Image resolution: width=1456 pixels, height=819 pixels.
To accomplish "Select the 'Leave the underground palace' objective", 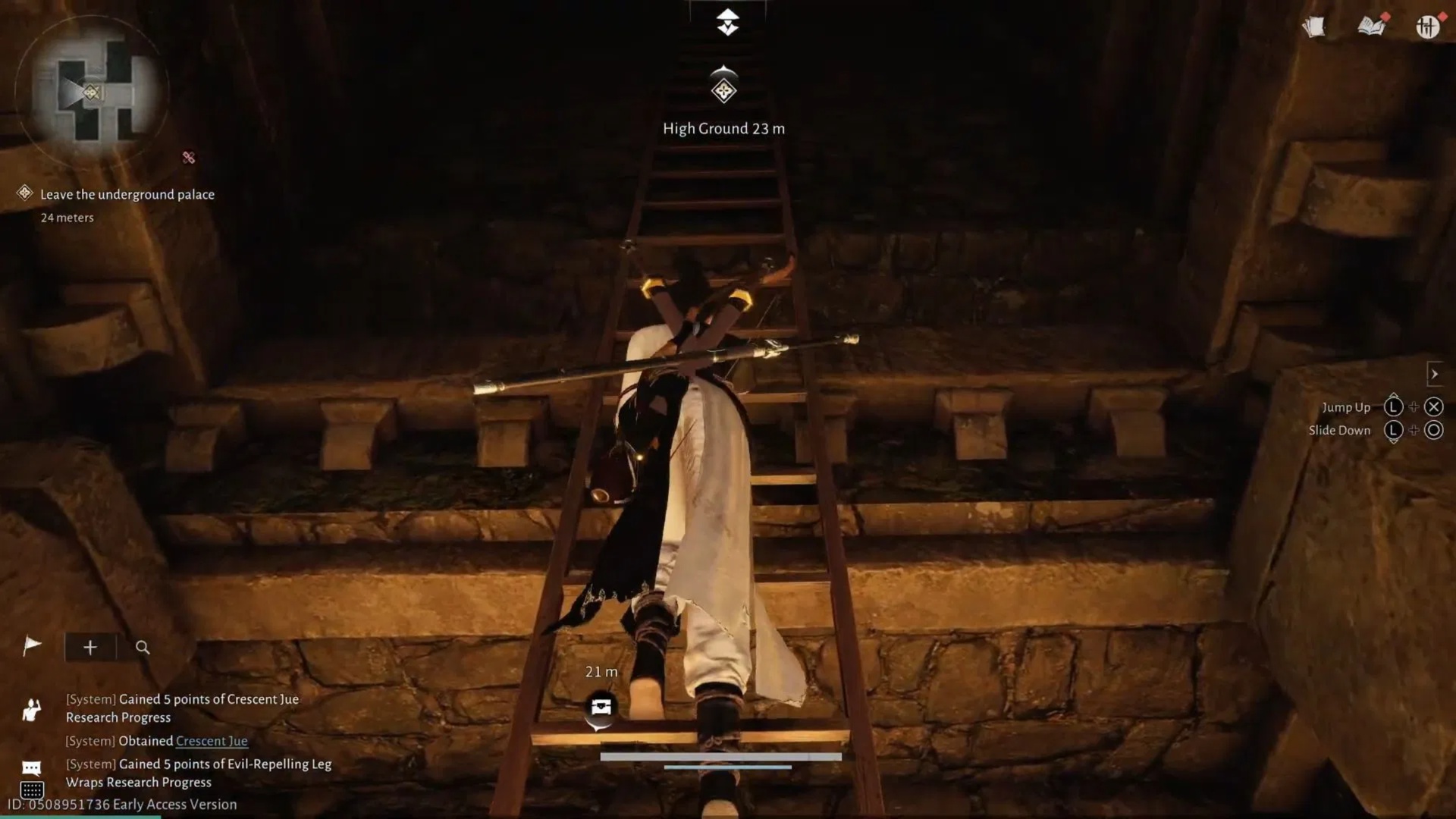I will point(127,194).
